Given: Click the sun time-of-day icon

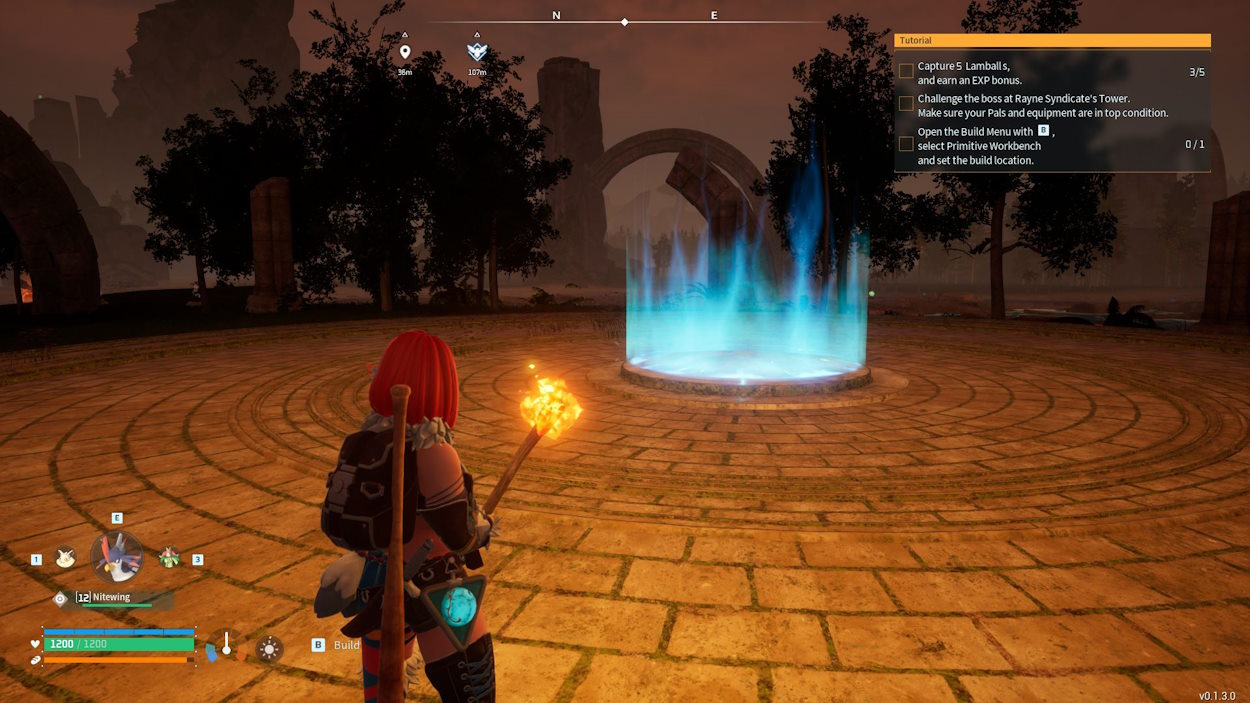Looking at the screenshot, I should [268, 649].
